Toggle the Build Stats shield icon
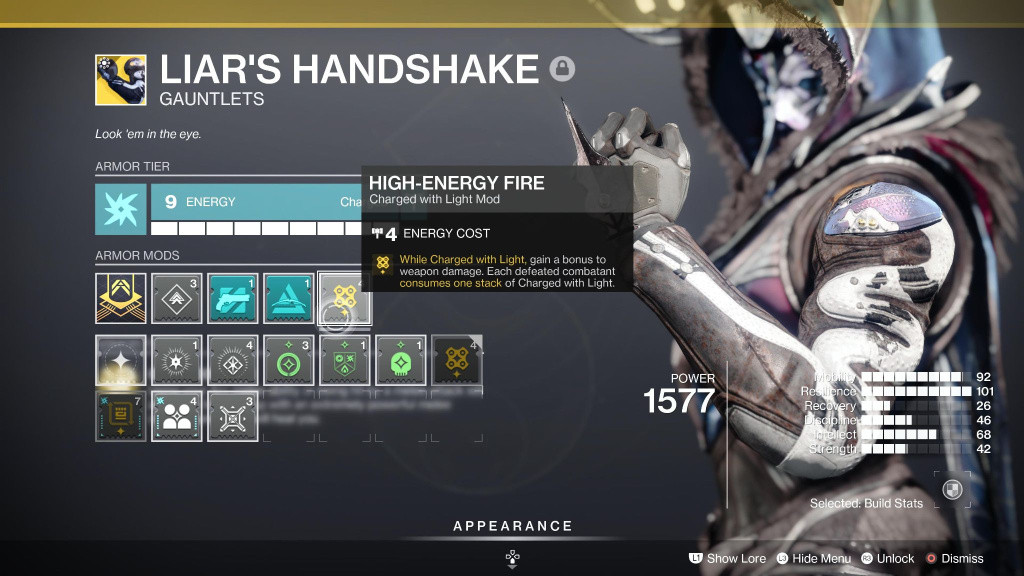 pyautogui.click(x=952, y=490)
